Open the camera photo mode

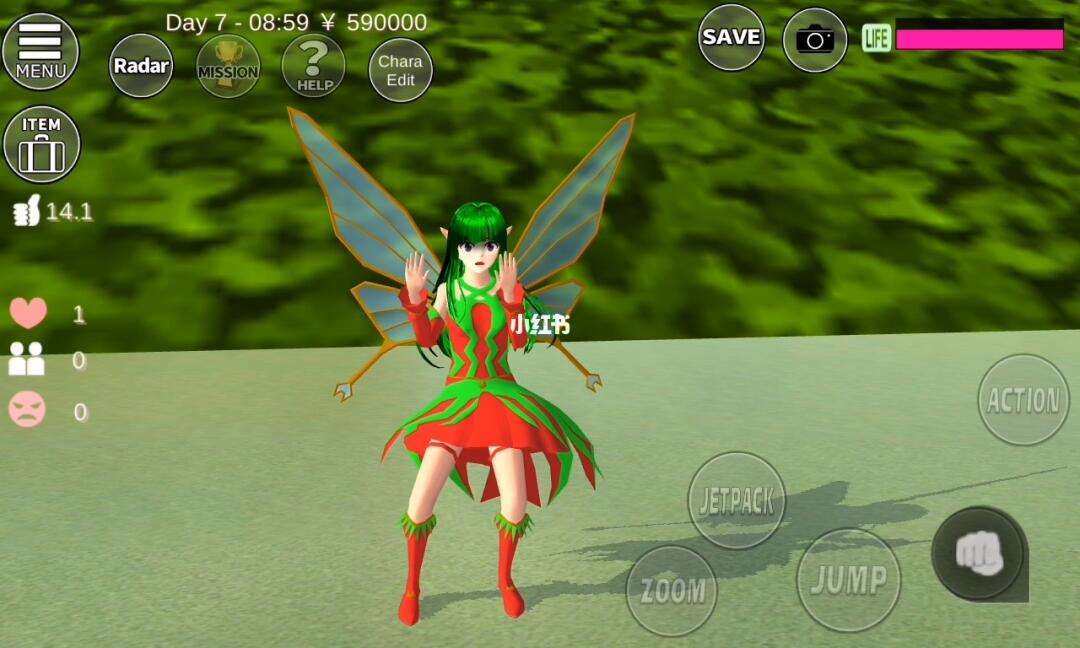814,40
